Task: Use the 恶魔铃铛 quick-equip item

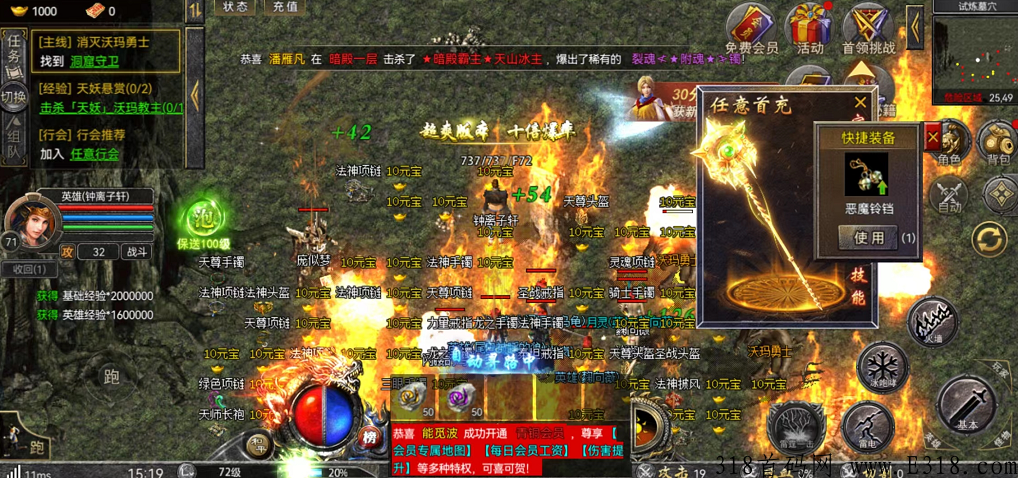Action: (868, 238)
